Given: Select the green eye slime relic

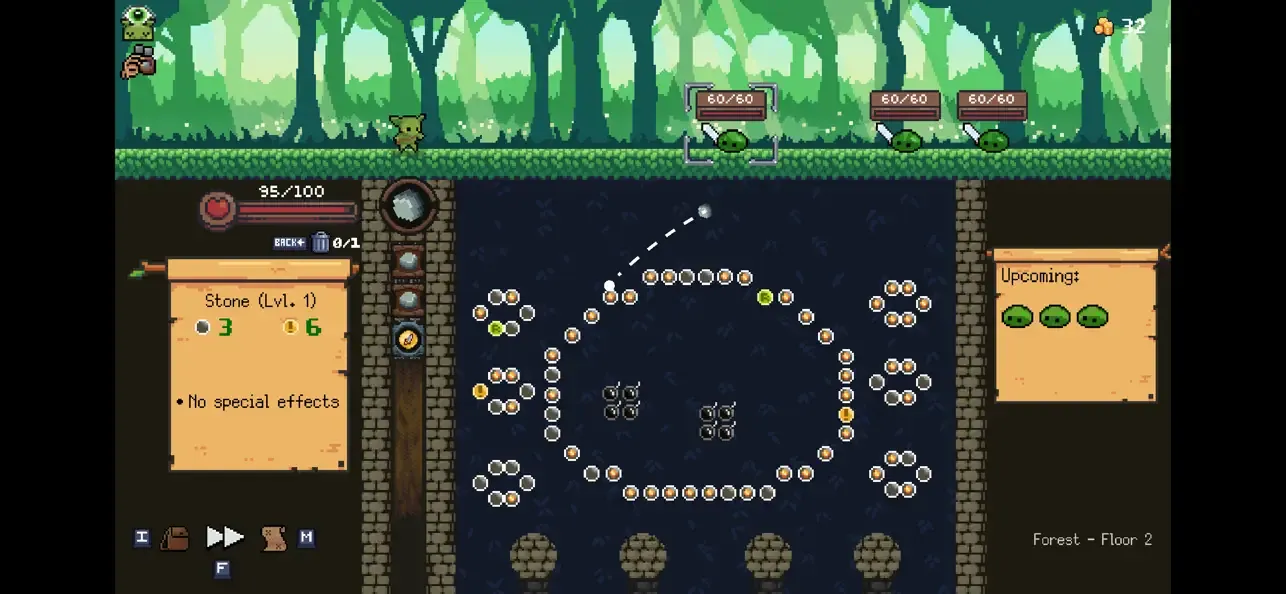Looking at the screenshot, I should [138, 24].
